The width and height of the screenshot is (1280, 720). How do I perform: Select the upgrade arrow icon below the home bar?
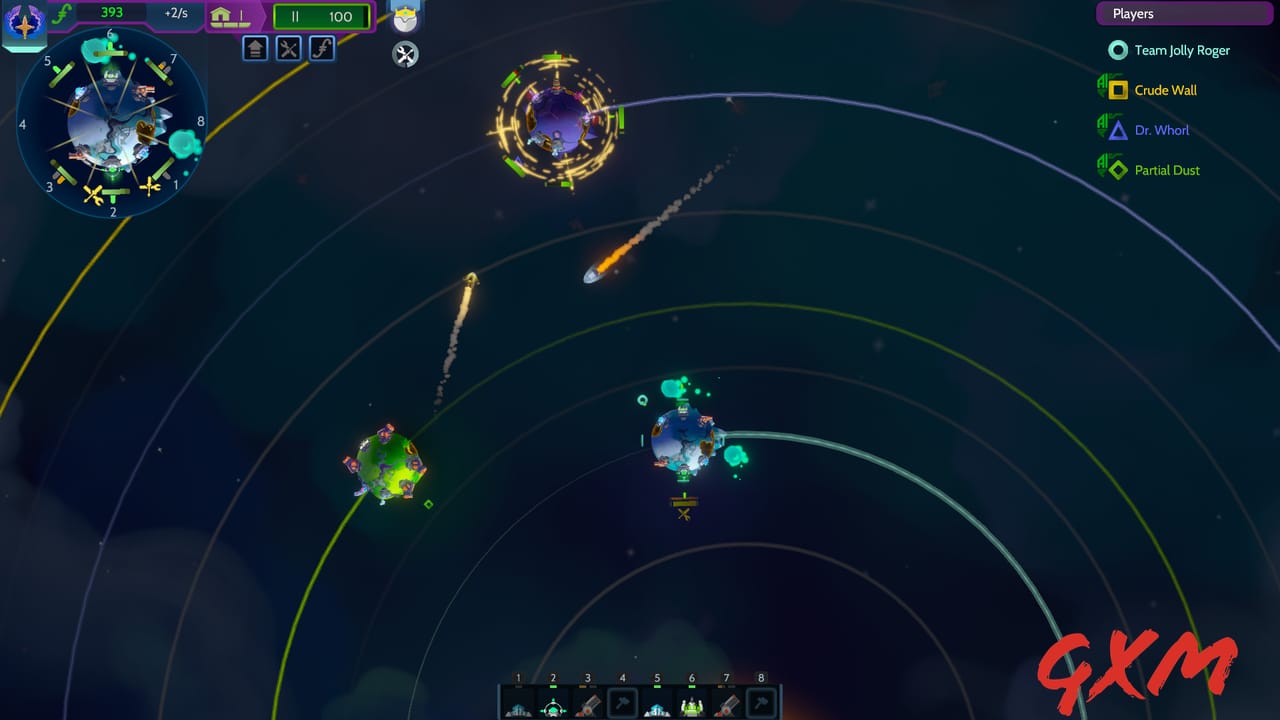tap(255, 48)
